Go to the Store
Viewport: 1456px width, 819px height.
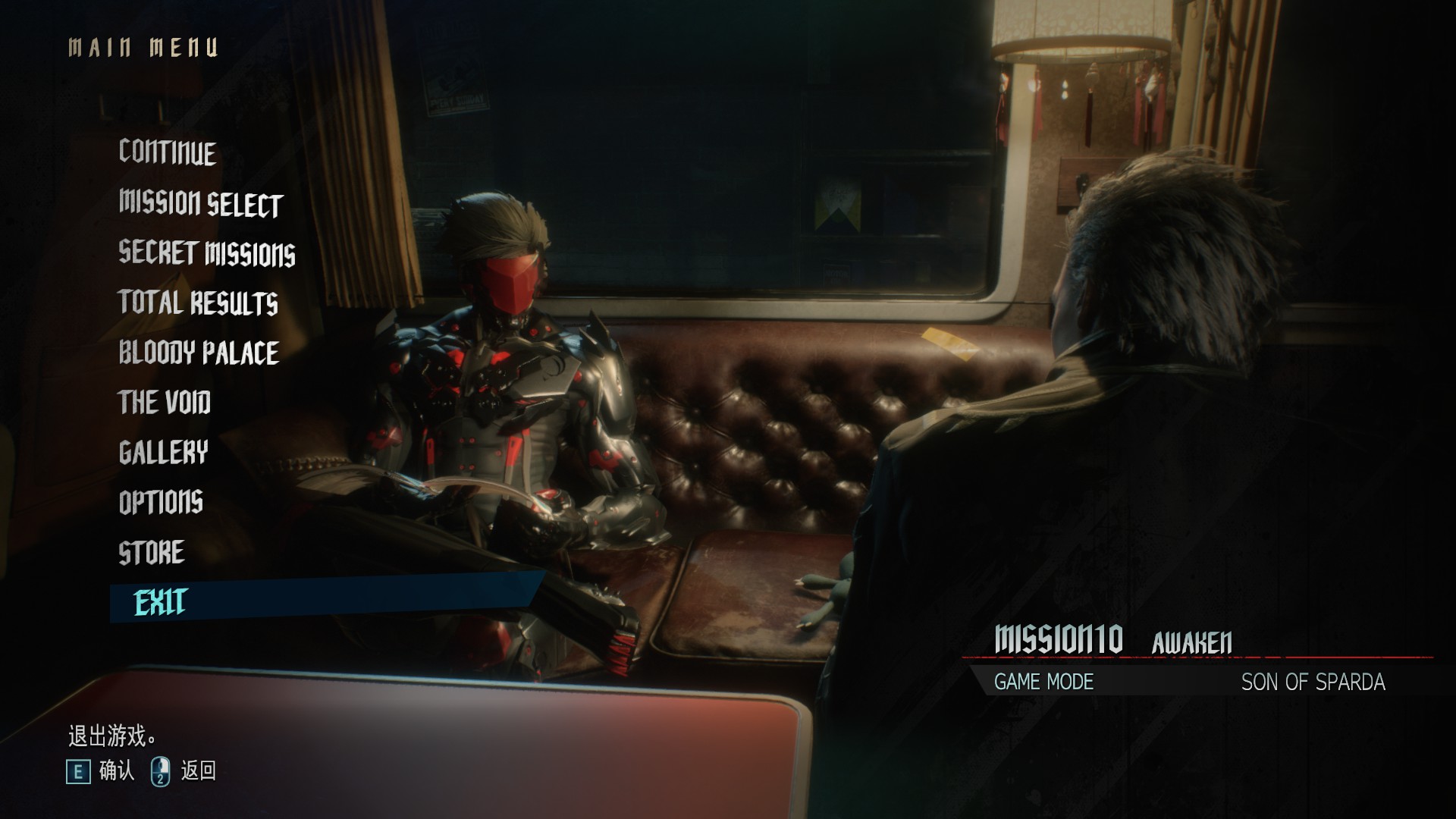point(152,553)
